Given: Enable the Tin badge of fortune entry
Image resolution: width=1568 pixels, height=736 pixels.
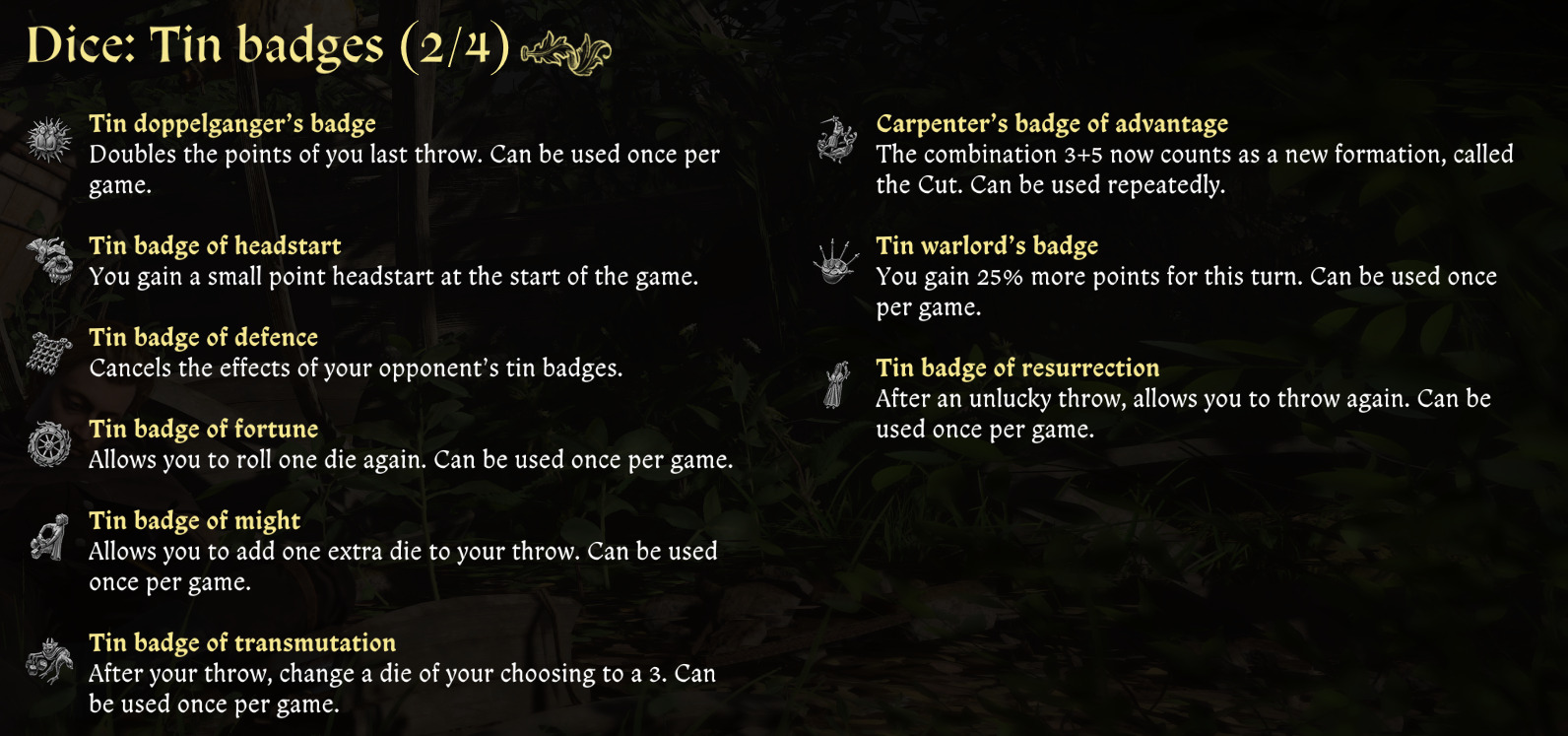Looking at the screenshot, I should point(203,429).
